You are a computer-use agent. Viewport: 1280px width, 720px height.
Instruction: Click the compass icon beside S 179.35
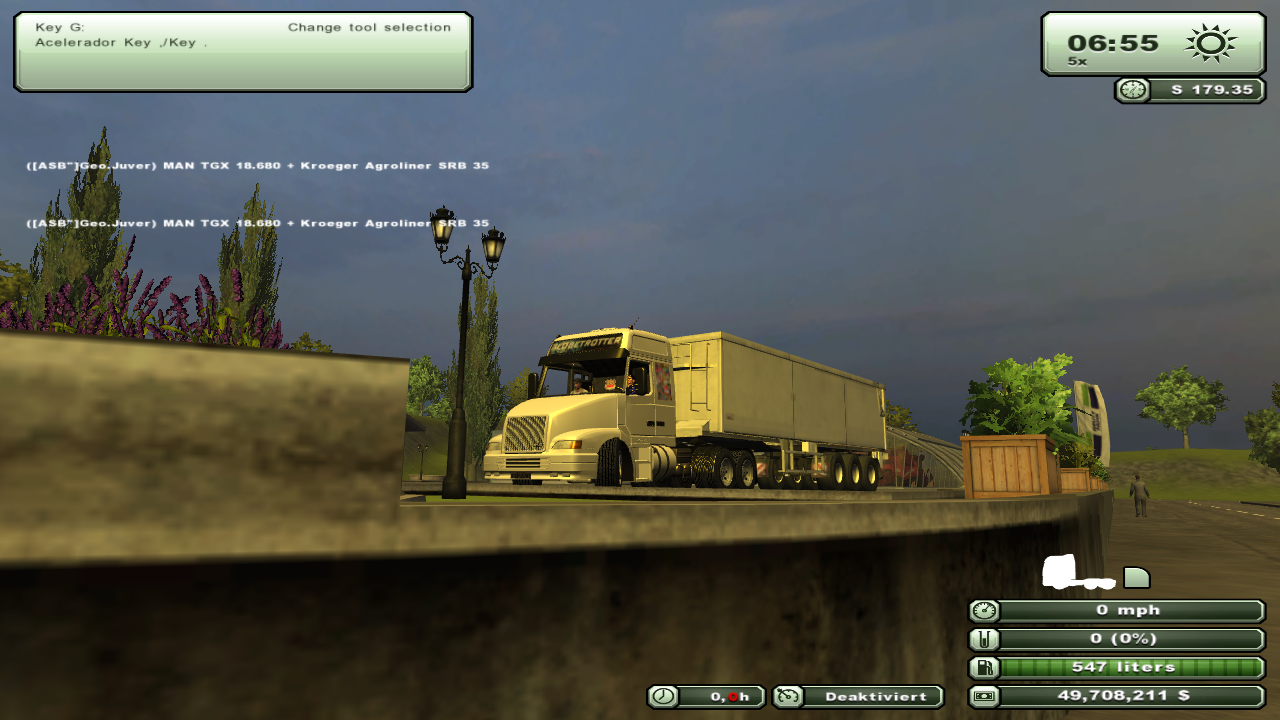pos(1131,90)
